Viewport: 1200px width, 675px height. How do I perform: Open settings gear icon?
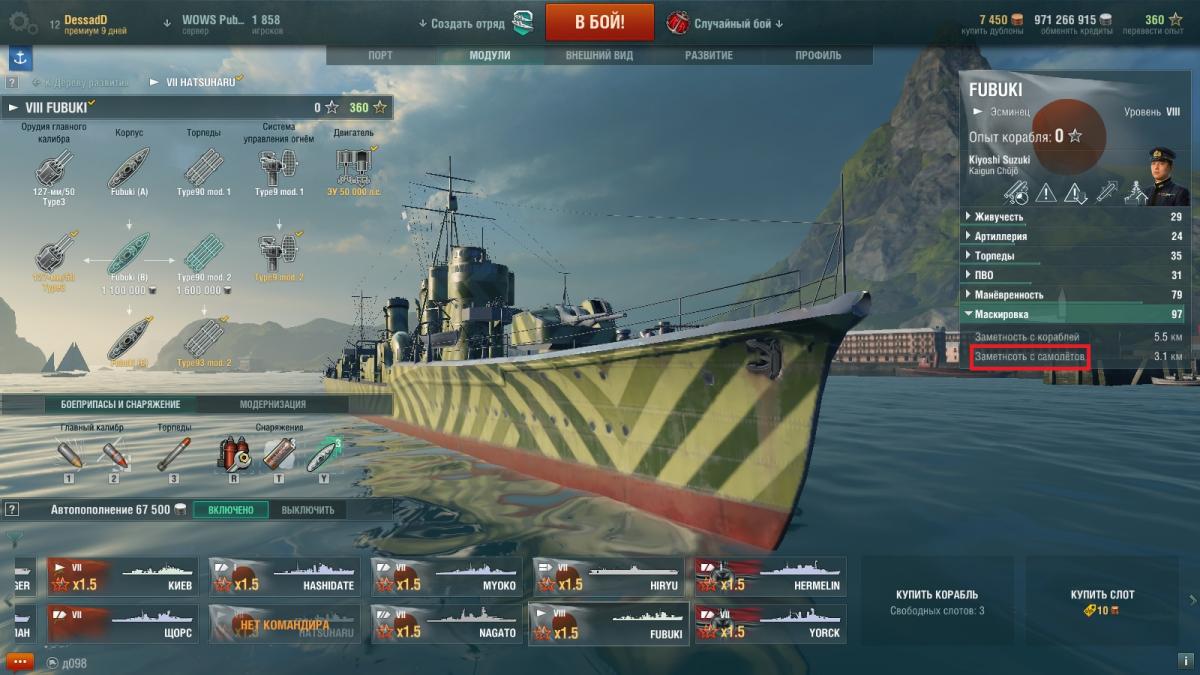coord(23,22)
